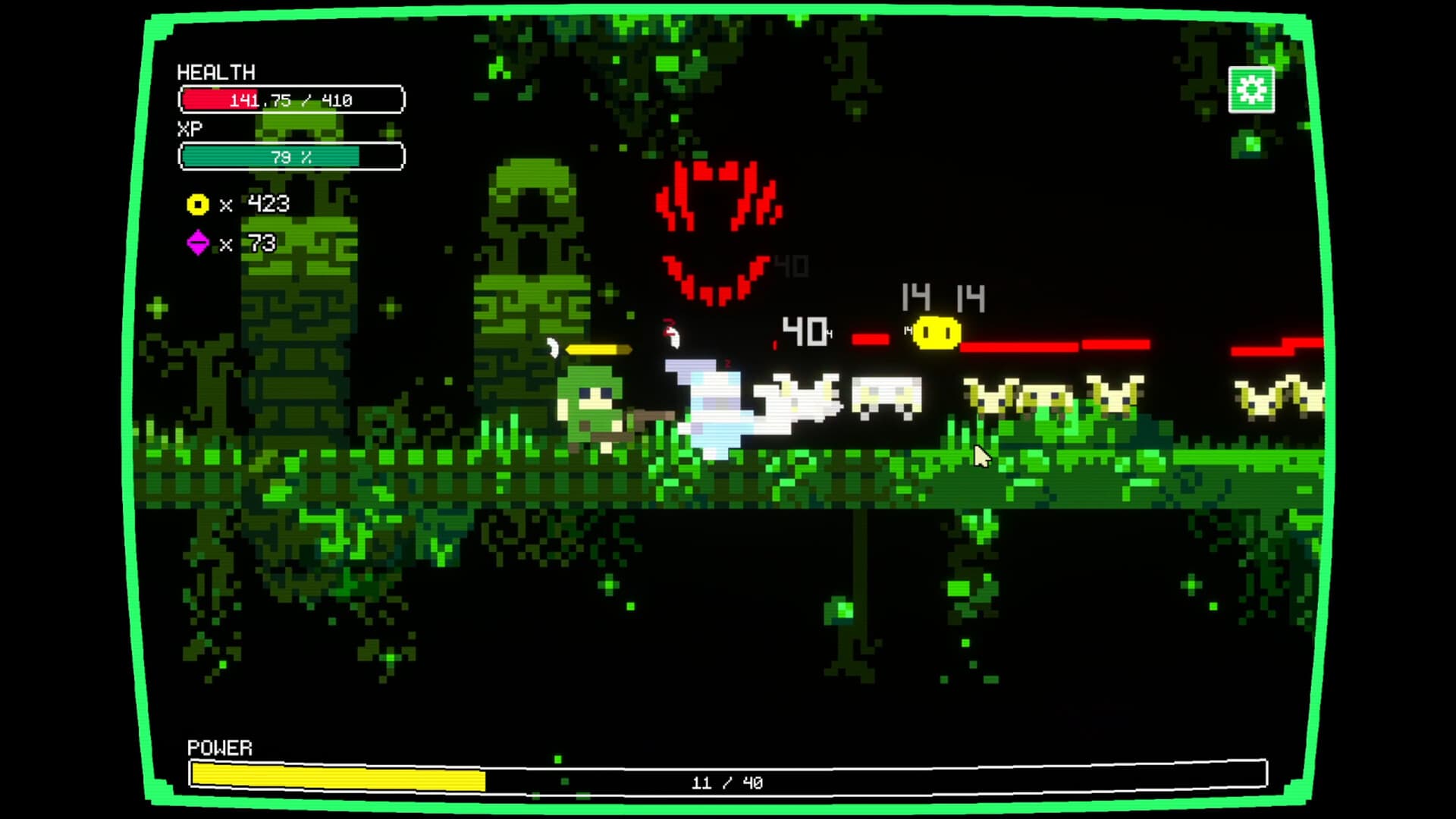Screen dimensions: 1456x819
Task: Click the 11 / 40 power value text
Action: tap(728, 782)
